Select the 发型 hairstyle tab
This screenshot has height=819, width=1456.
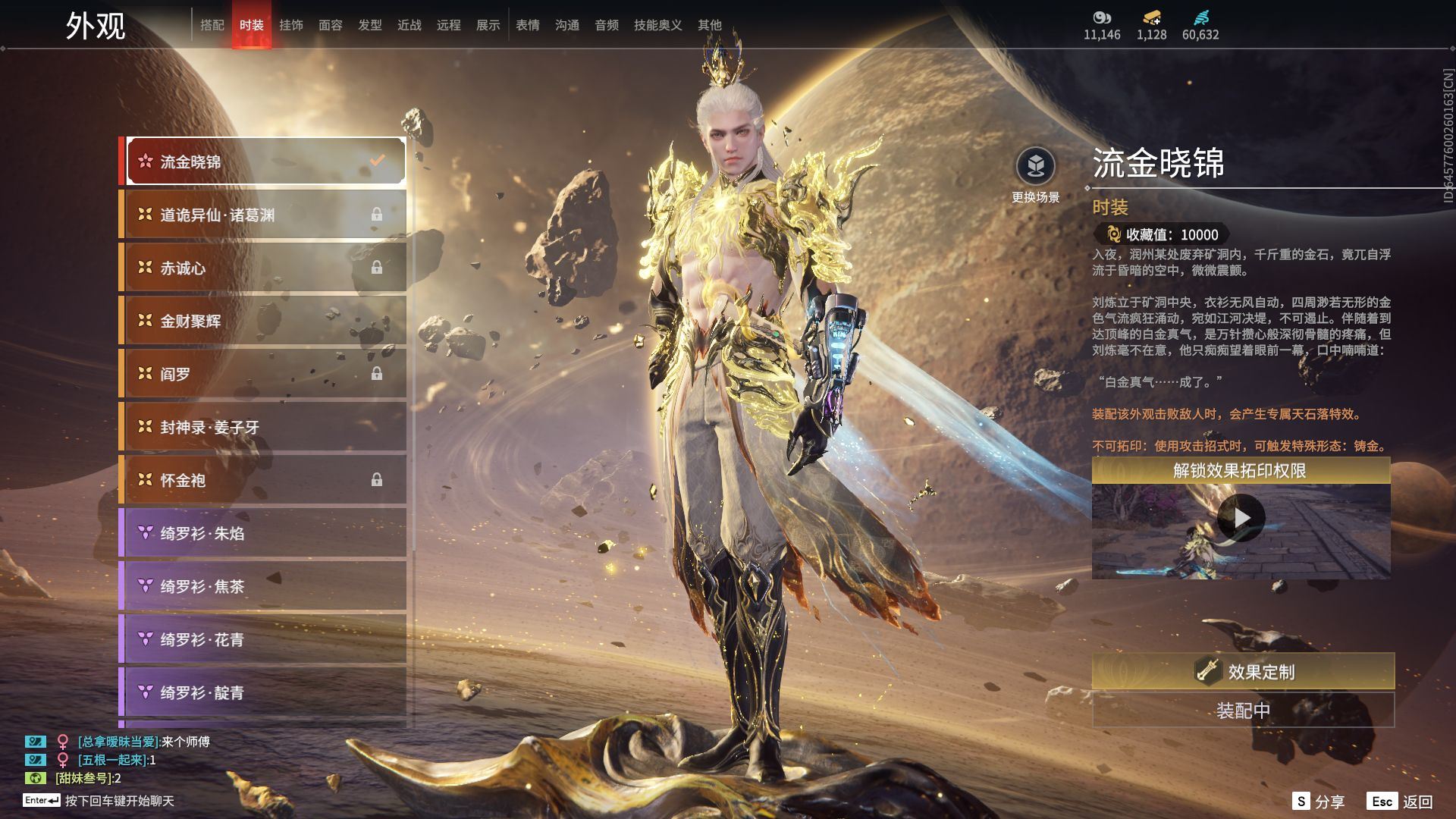click(x=369, y=25)
